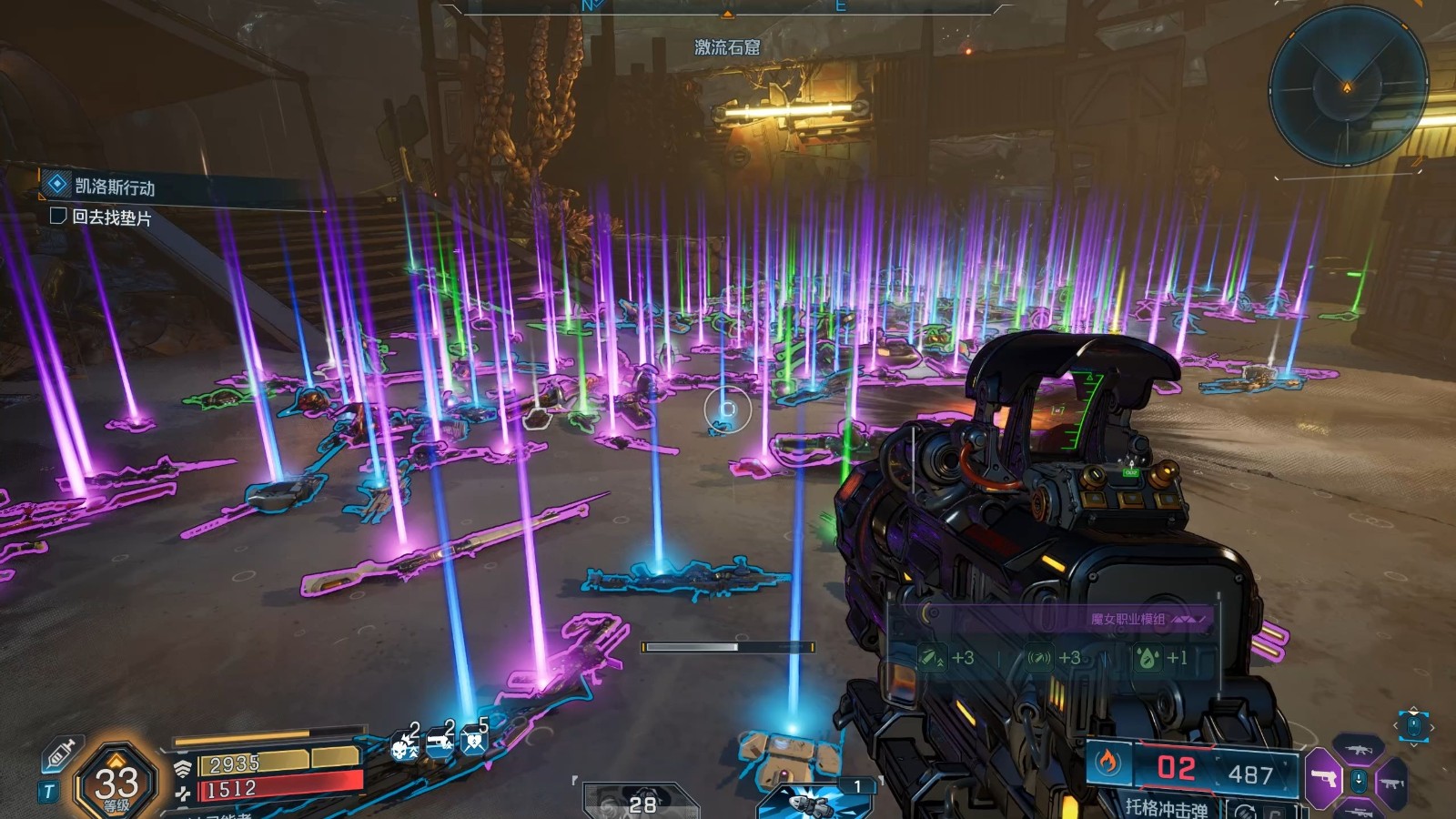Click the level 33 character badge
This screenshot has height=819, width=1456.
[x=116, y=782]
